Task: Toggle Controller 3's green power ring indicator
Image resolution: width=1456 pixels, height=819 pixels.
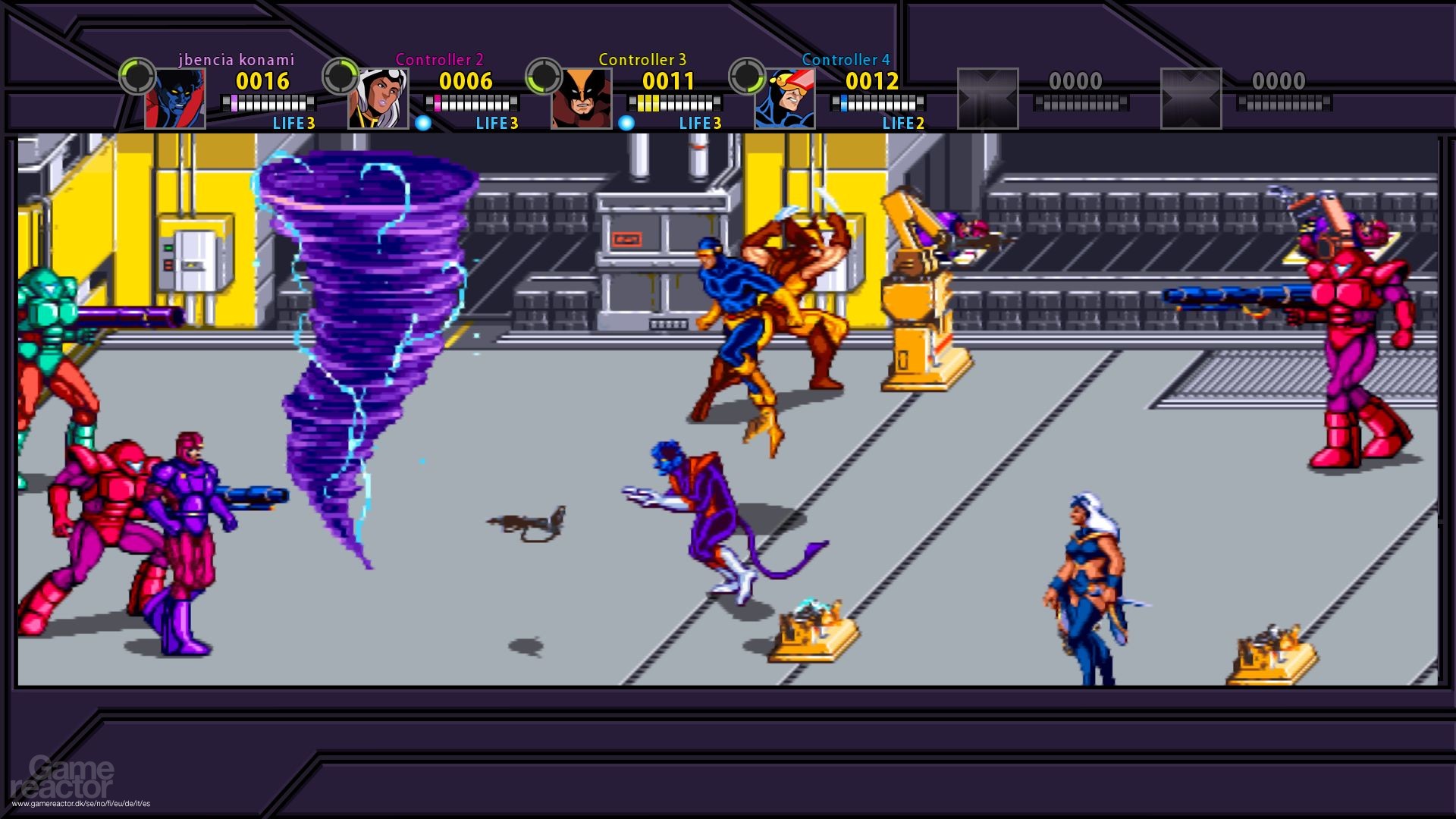Action: coord(543,76)
